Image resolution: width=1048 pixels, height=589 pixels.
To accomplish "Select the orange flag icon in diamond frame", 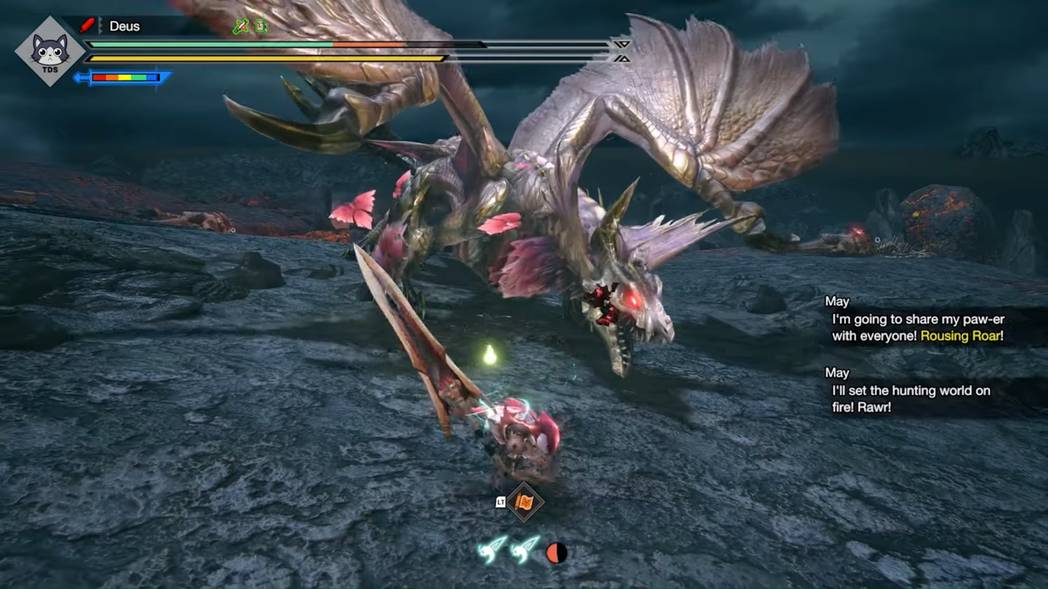I will point(525,502).
